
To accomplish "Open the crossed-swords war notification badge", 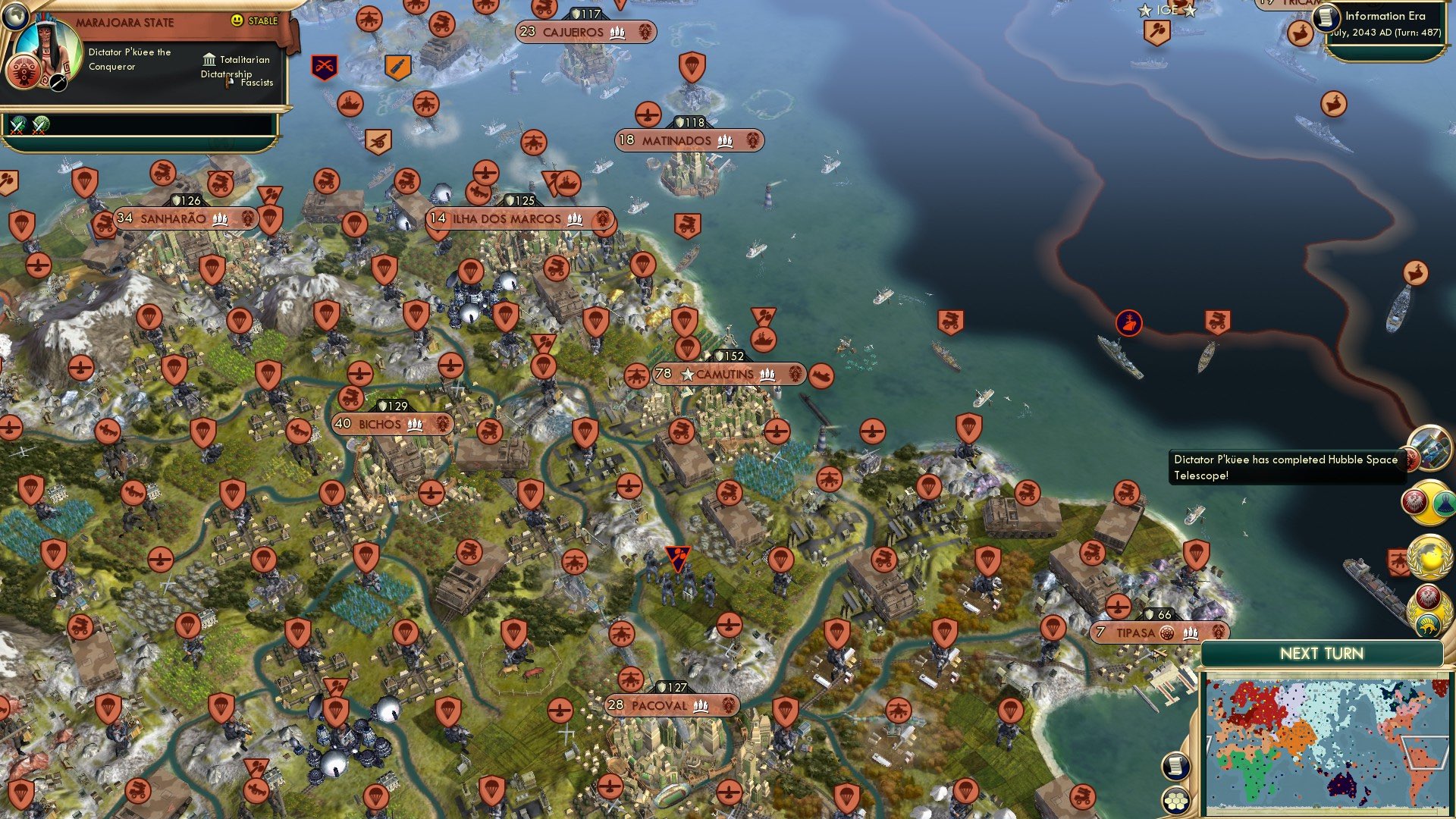I will pyautogui.click(x=325, y=66).
